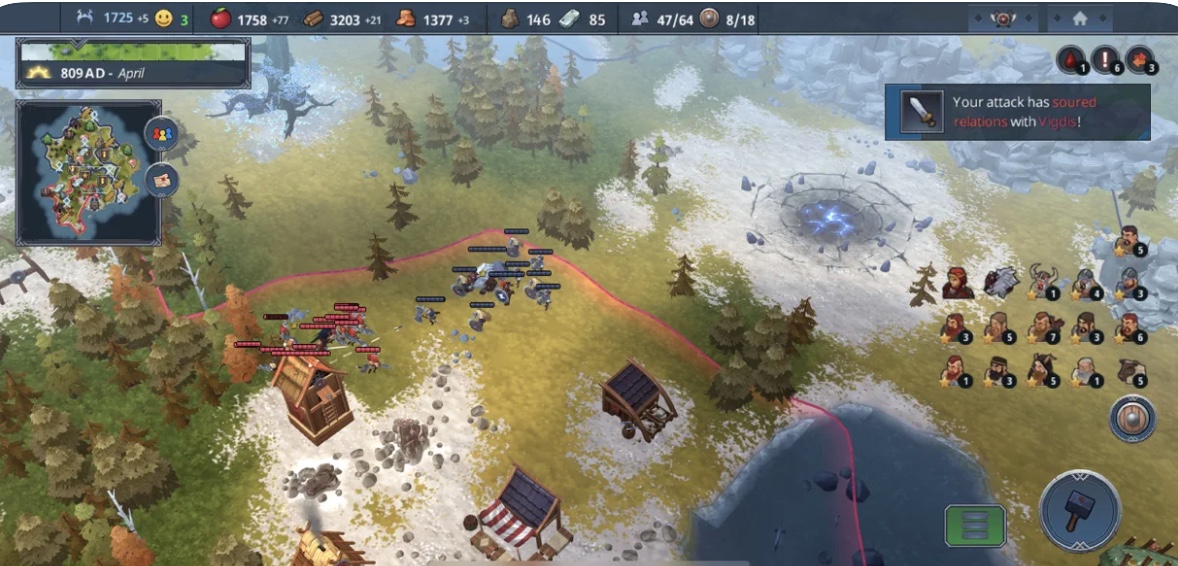Jump to the town hall with the home button
Screen dimensions: 1178x566
(x=1080, y=18)
